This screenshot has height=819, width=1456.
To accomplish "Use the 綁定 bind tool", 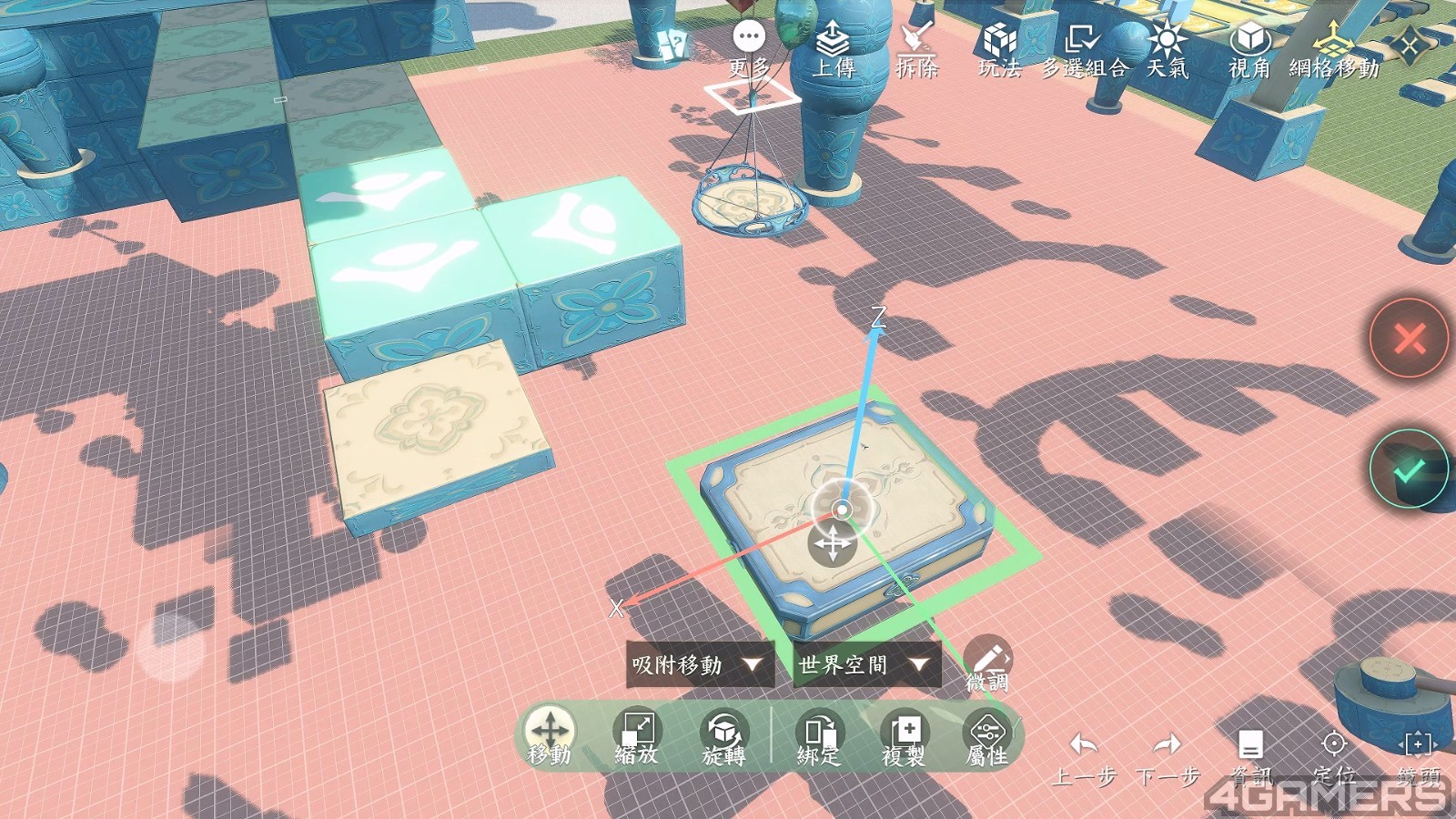I will pos(819,733).
